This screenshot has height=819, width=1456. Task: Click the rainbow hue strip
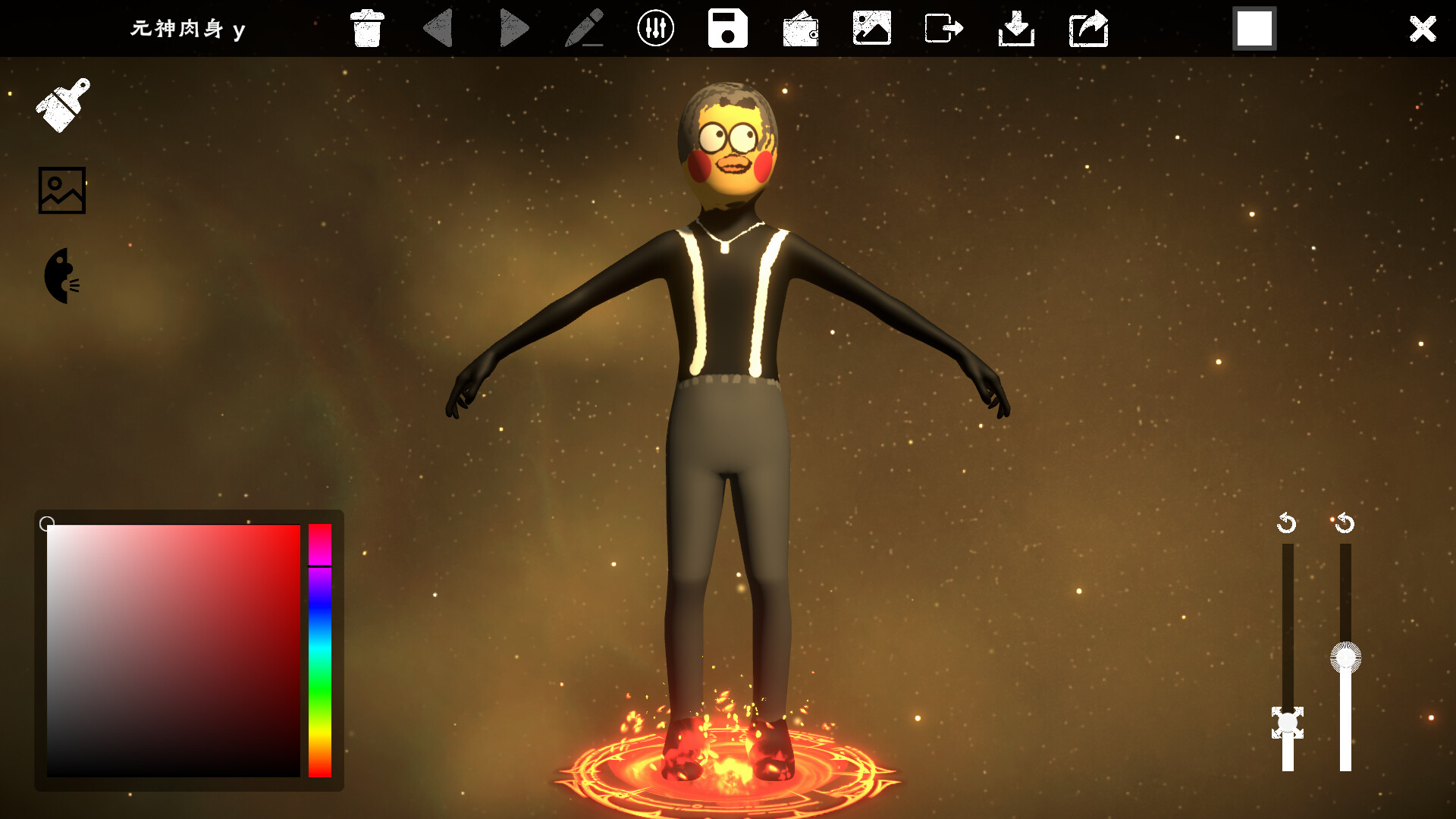[x=320, y=650]
